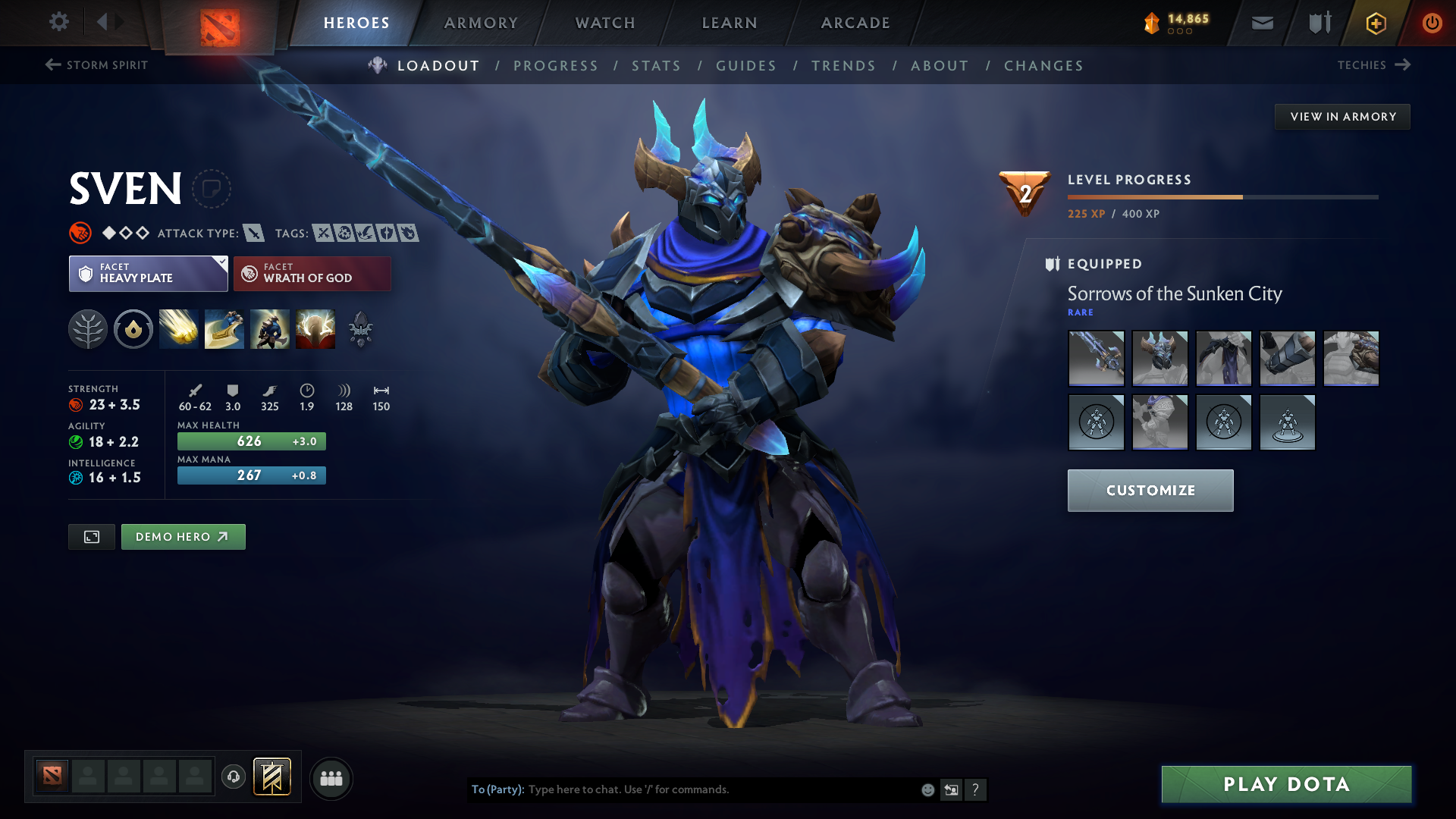Select Sven's Storm Hammer ability icon
The image size is (1456, 819).
(179, 328)
